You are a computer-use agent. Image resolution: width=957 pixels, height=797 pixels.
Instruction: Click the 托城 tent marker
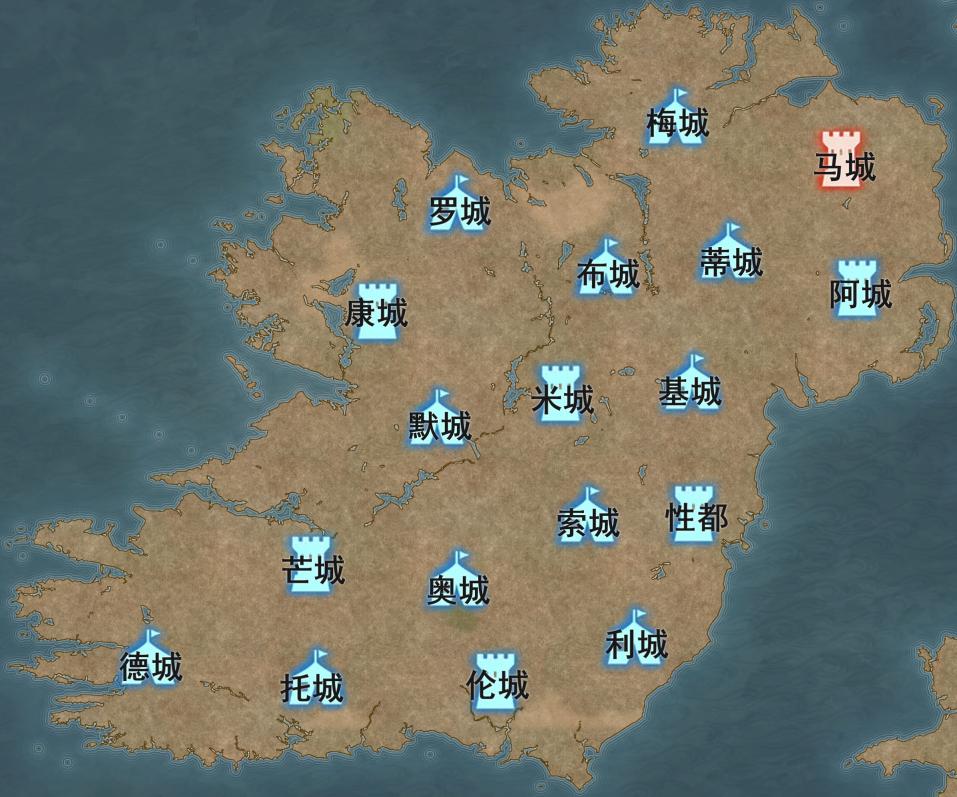pos(313,678)
